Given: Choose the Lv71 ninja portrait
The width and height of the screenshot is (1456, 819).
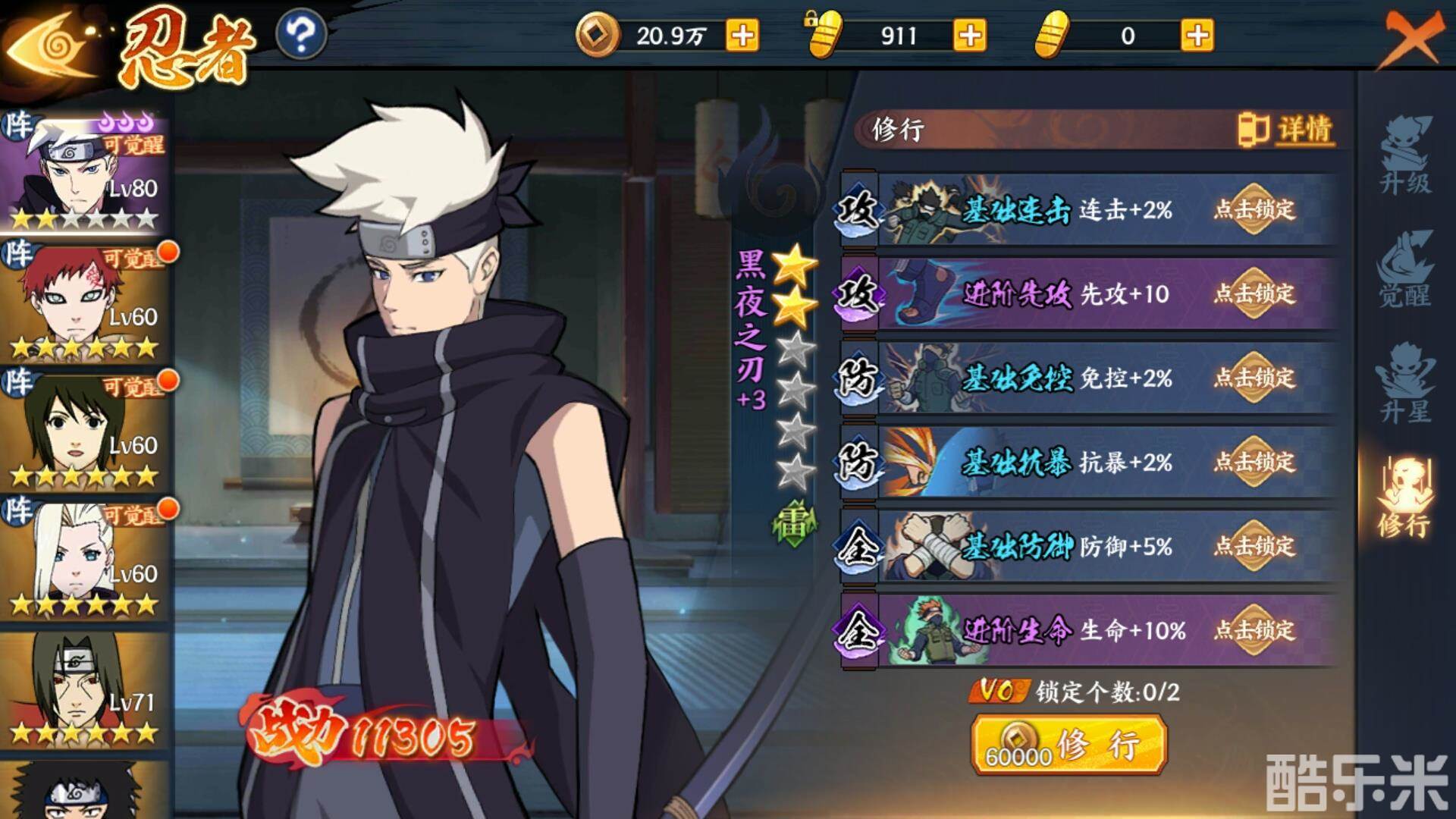Looking at the screenshot, I should tap(83, 688).
